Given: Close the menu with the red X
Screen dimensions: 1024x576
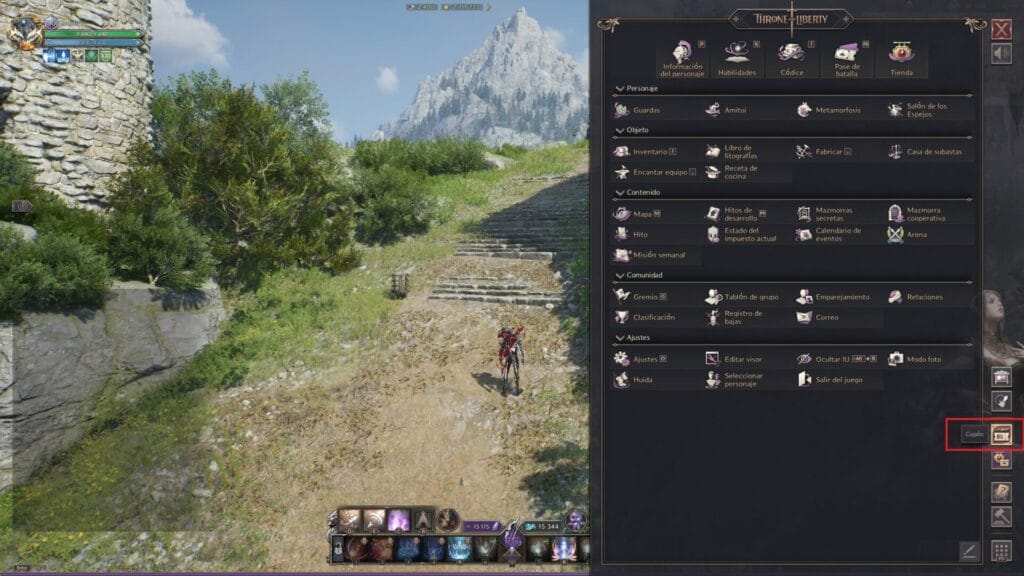Looking at the screenshot, I should coord(1001,29).
